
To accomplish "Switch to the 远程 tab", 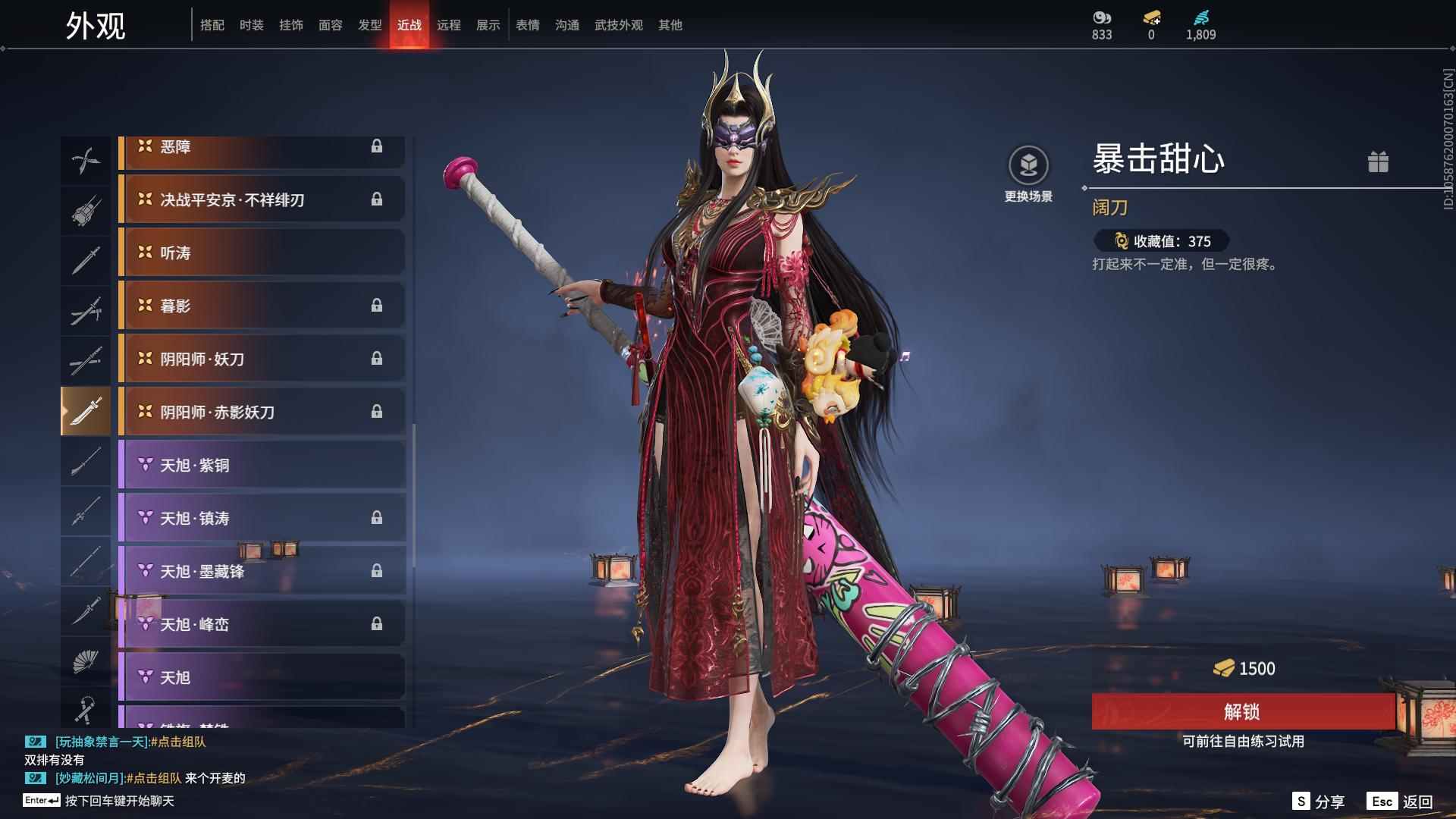I will pyautogui.click(x=448, y=25).
